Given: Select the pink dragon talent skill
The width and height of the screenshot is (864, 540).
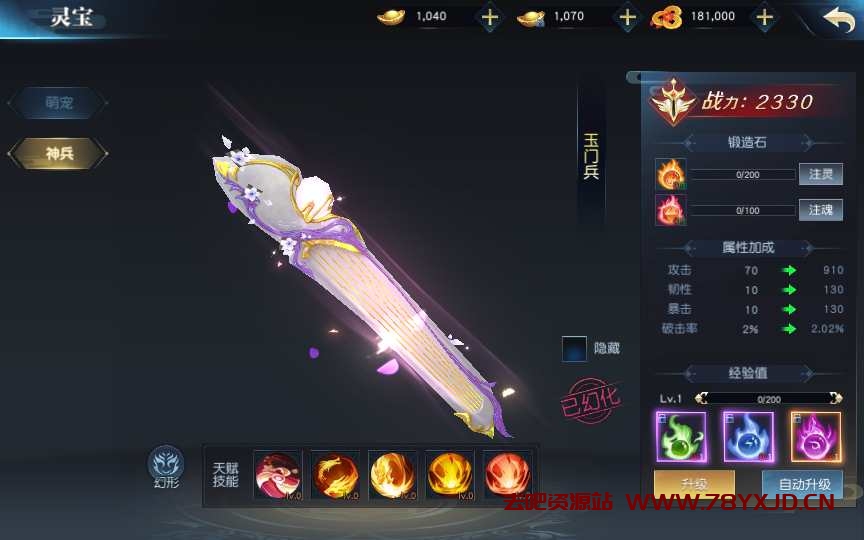Looking at the screenshot, I should [x=277, y=475].
